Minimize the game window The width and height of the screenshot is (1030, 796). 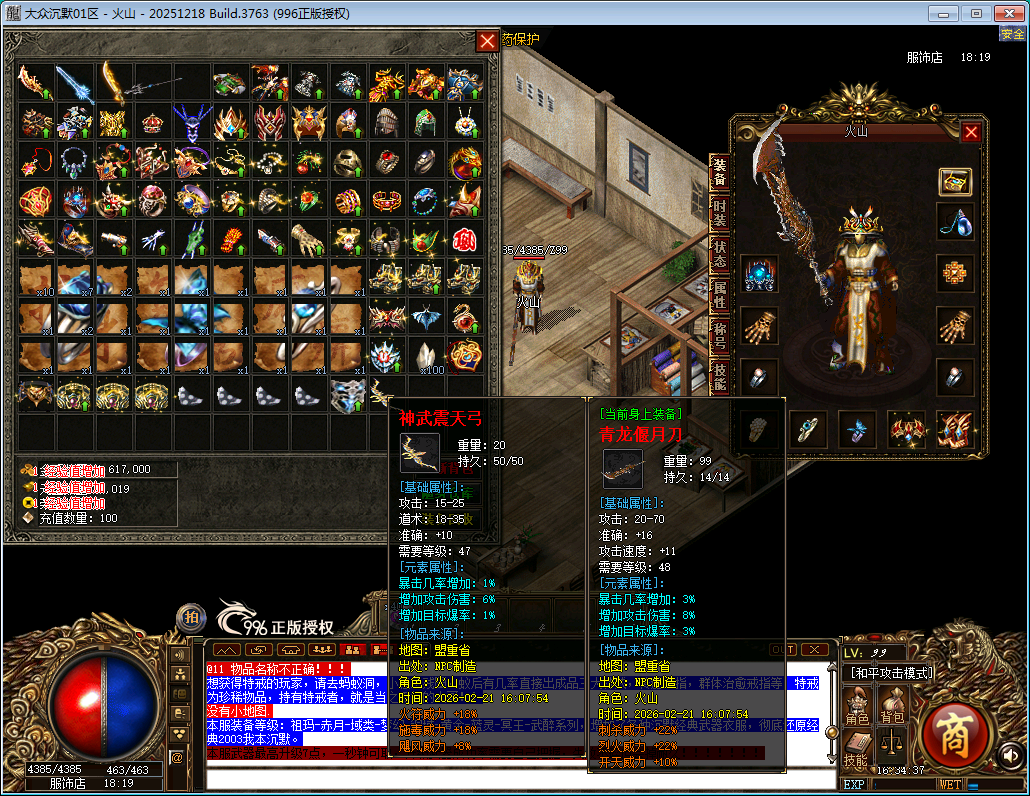click(x=945, y=13)
